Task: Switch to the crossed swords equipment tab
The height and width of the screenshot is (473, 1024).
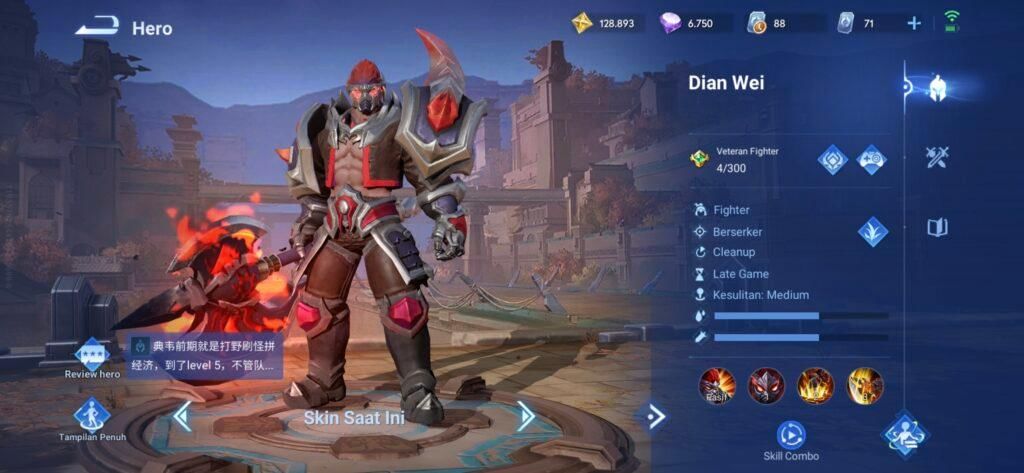Action: (937, 157)
